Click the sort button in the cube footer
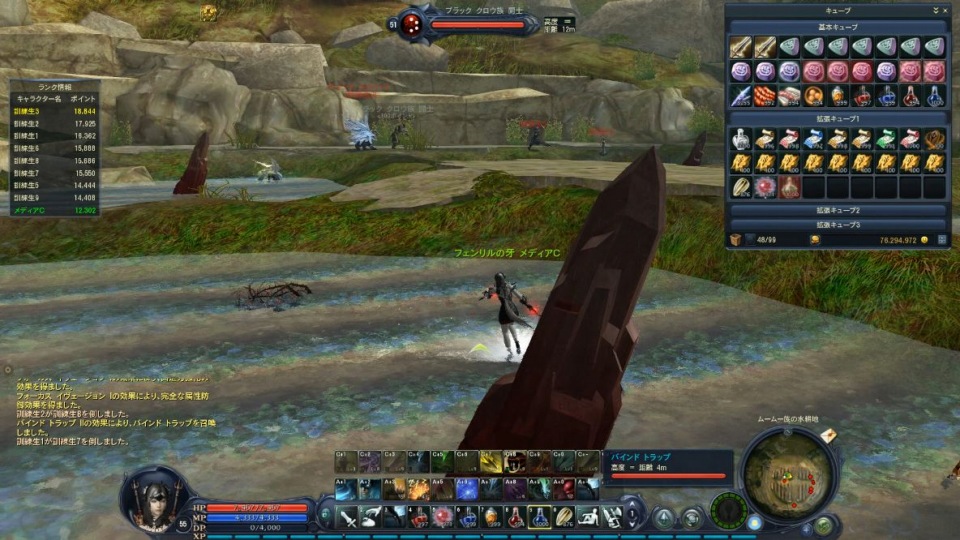Screen dimensions: 960x540 tap(942, 240)
